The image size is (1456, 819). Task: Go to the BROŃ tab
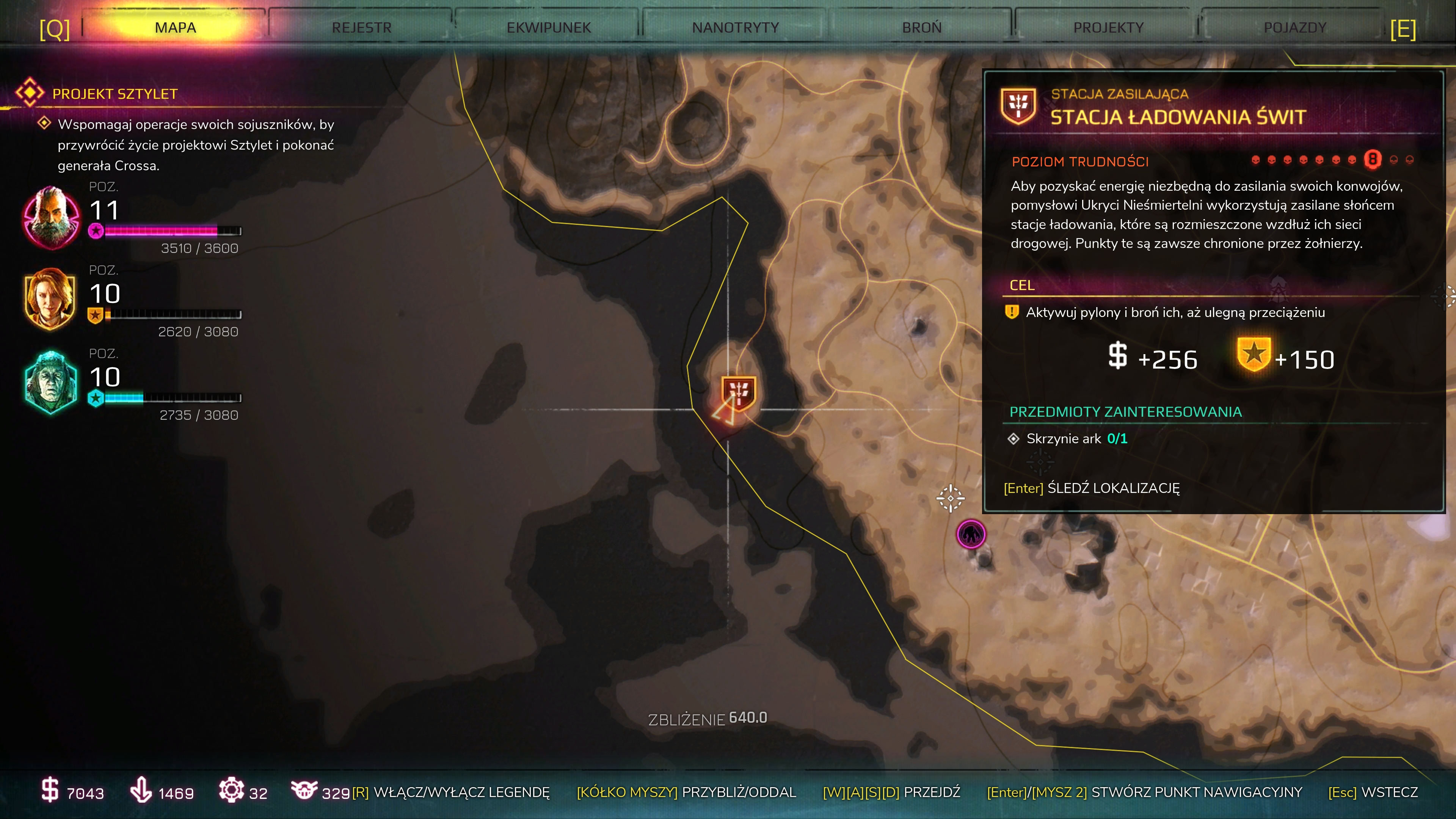click(921, 27)
